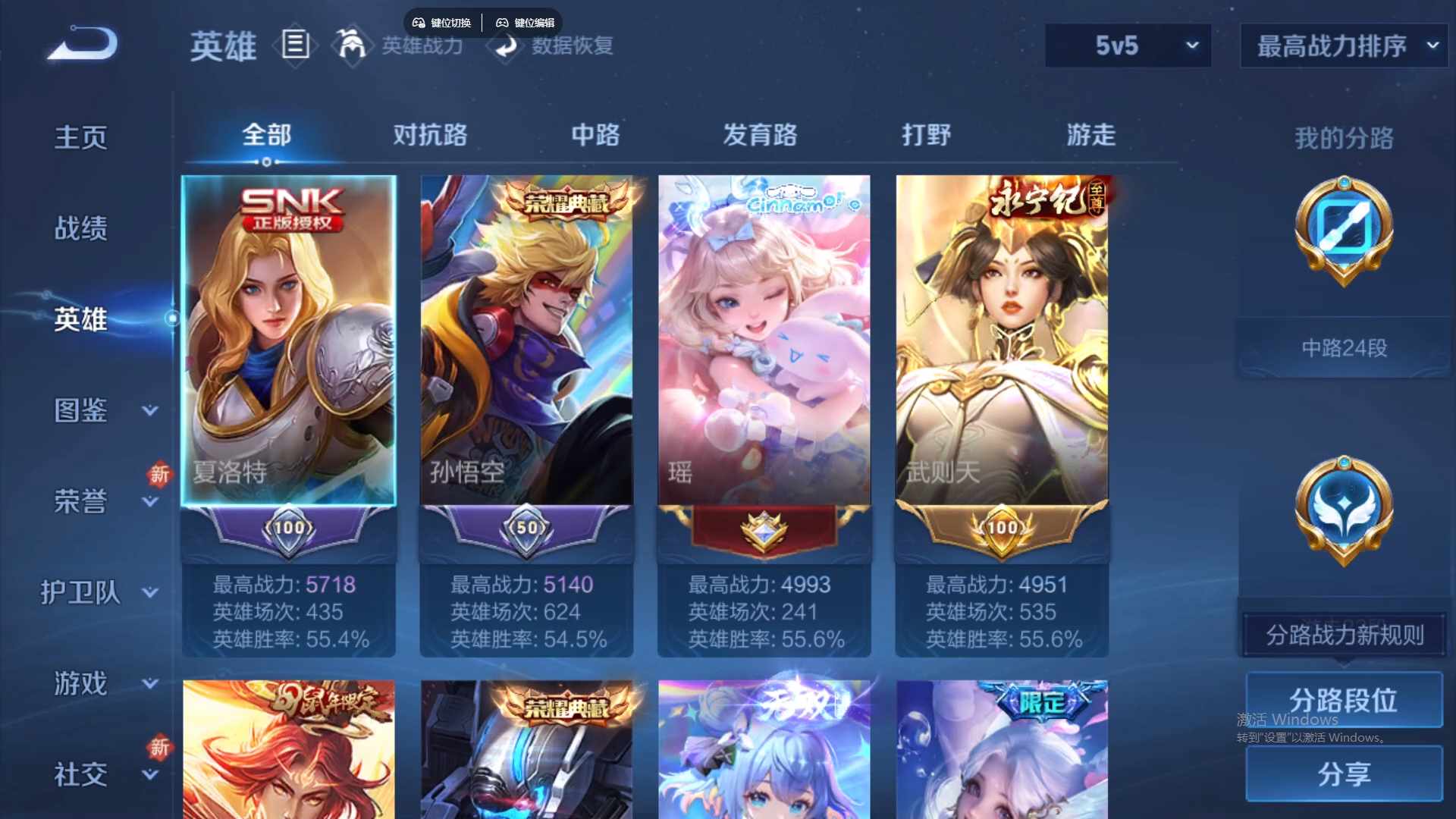This screenshot has height=819, width=1456.
Task: Select the mid lane badge under 我的分路
Action: click(x=1342, y=231)
